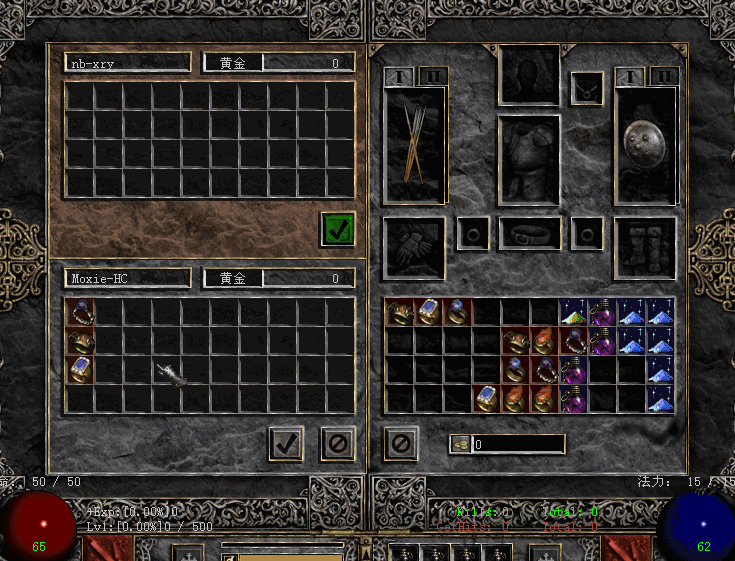Cancel the trade beside the accept checkmark
Image resolution: width=735 pixels, height=561 pixels.
(338, 443)
